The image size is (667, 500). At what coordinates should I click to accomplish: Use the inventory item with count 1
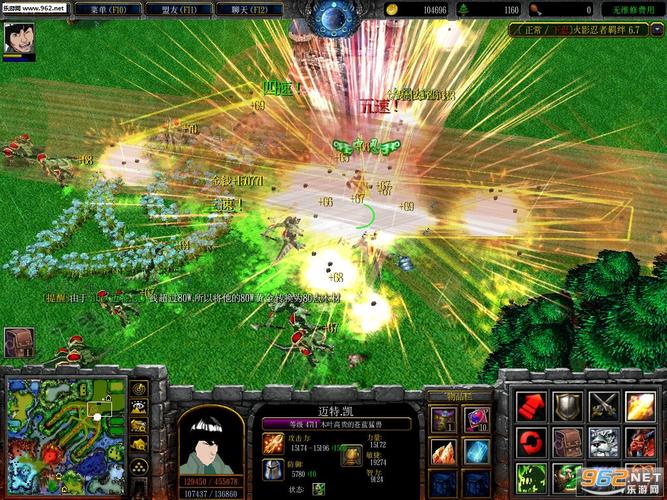[443, 418]
